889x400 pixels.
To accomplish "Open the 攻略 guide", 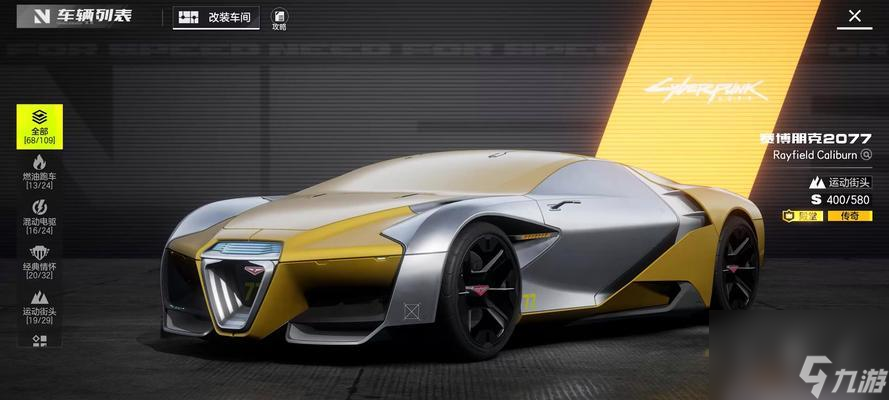I will coord(279,18).
